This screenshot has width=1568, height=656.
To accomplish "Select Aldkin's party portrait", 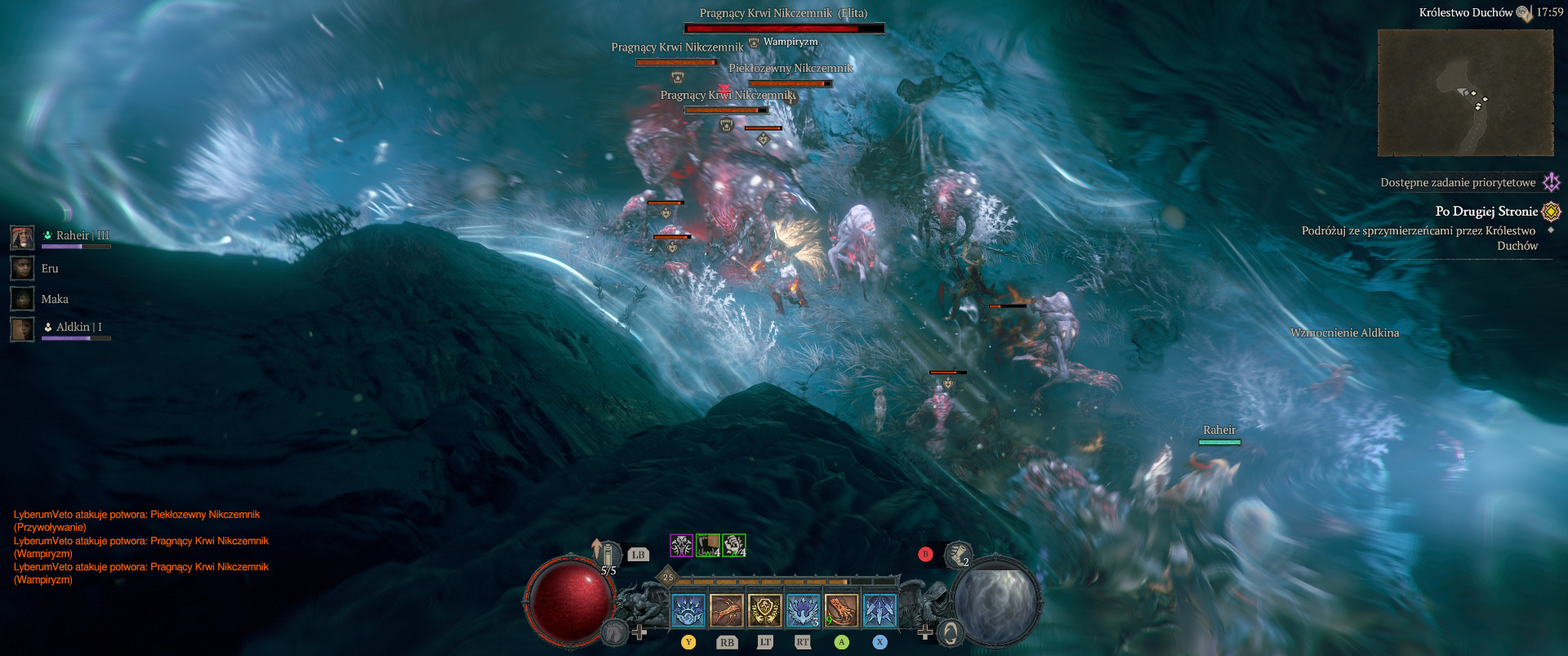I will click(22, 329).
